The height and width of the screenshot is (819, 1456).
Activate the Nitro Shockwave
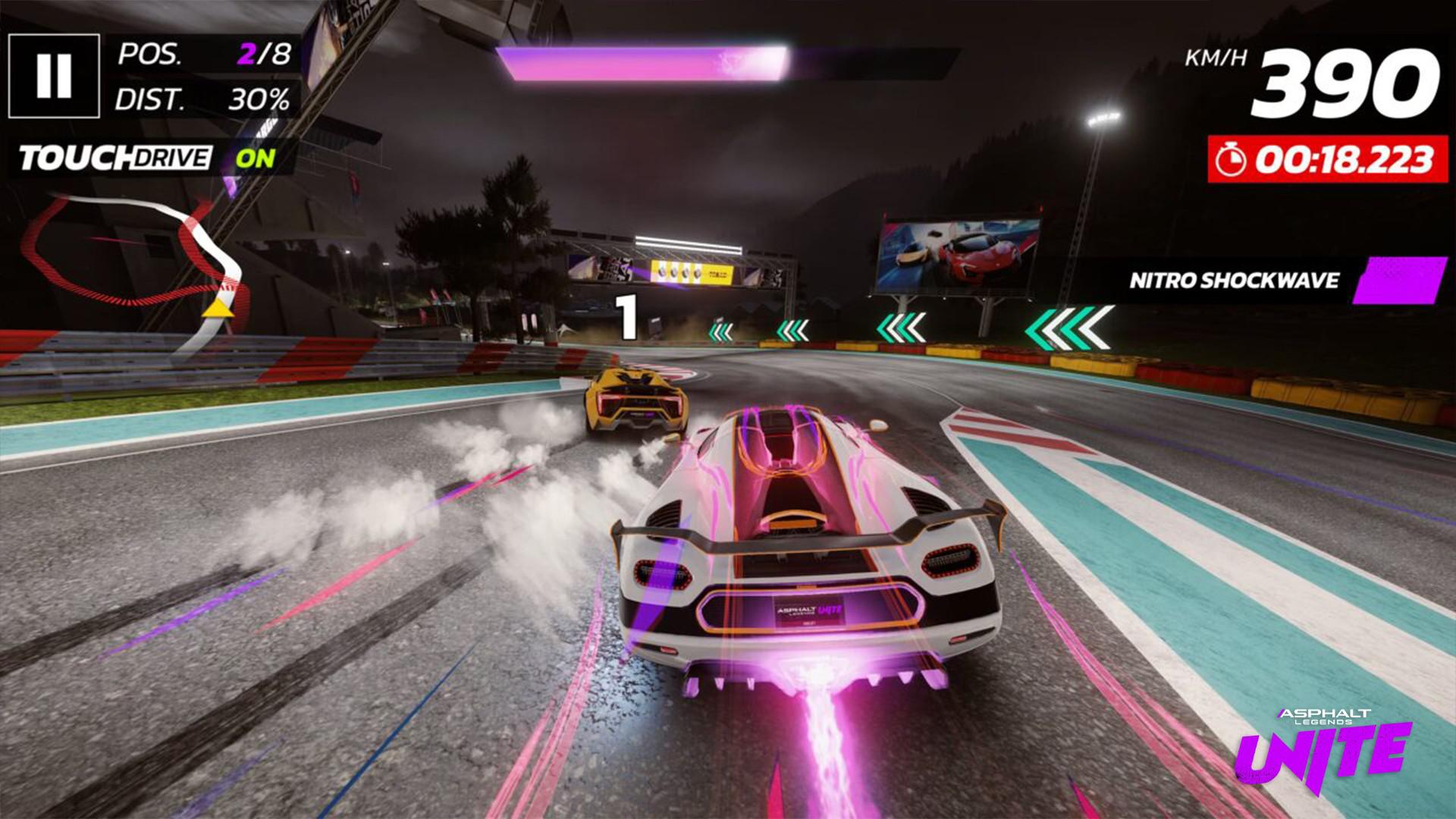(1400, 281)
